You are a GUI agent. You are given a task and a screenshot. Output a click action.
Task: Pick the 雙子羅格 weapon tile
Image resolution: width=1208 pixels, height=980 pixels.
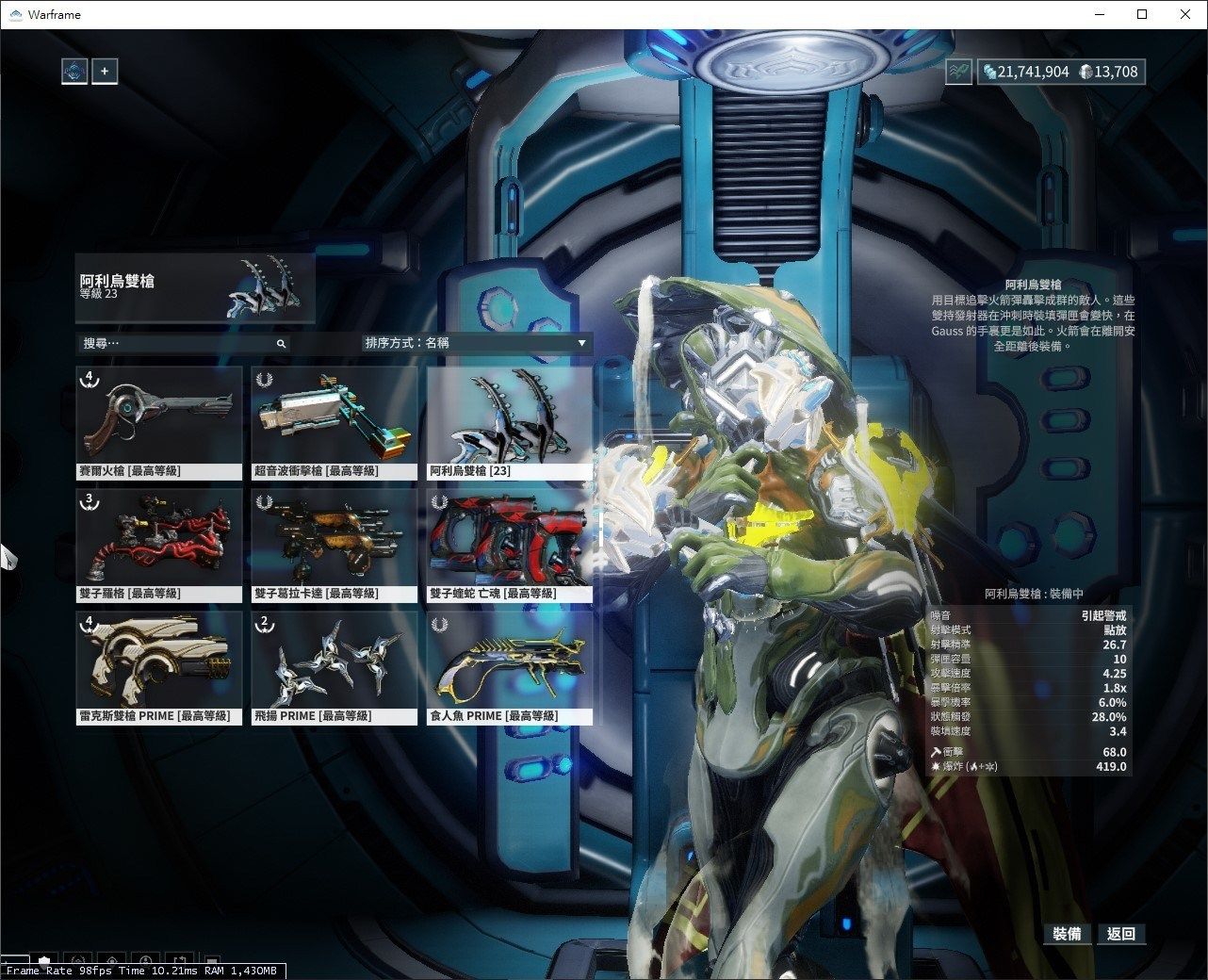click(x=159, y=545)
